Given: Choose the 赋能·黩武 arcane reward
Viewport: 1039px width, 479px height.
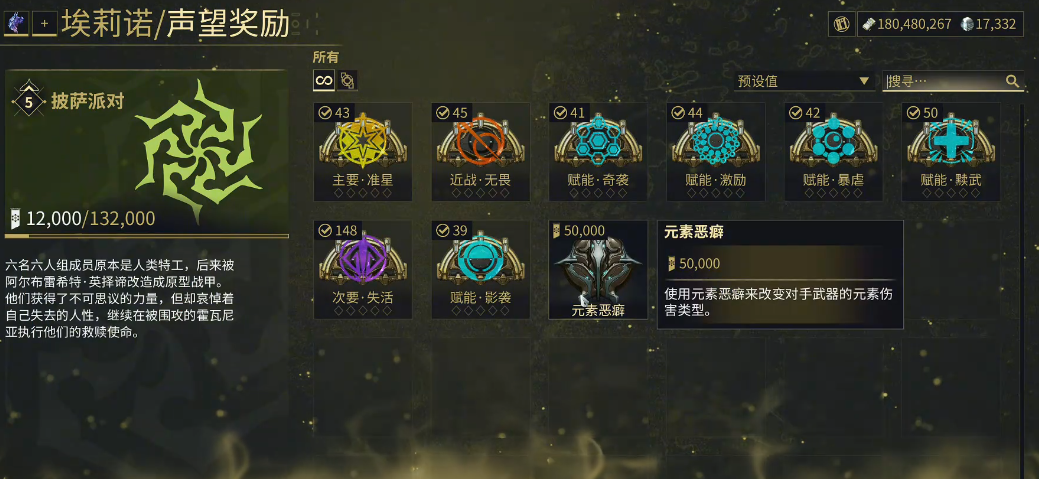Looking at the screenshot, I should pyautogui.click(x=951, y=151).
